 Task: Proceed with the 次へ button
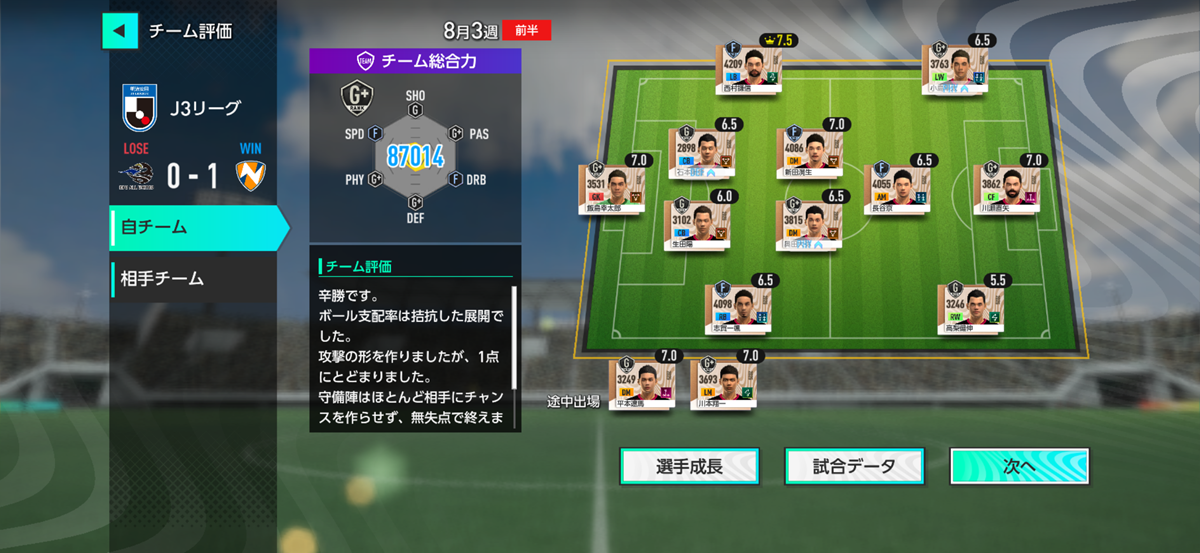pyautogui.click(x=1018, y=466)
